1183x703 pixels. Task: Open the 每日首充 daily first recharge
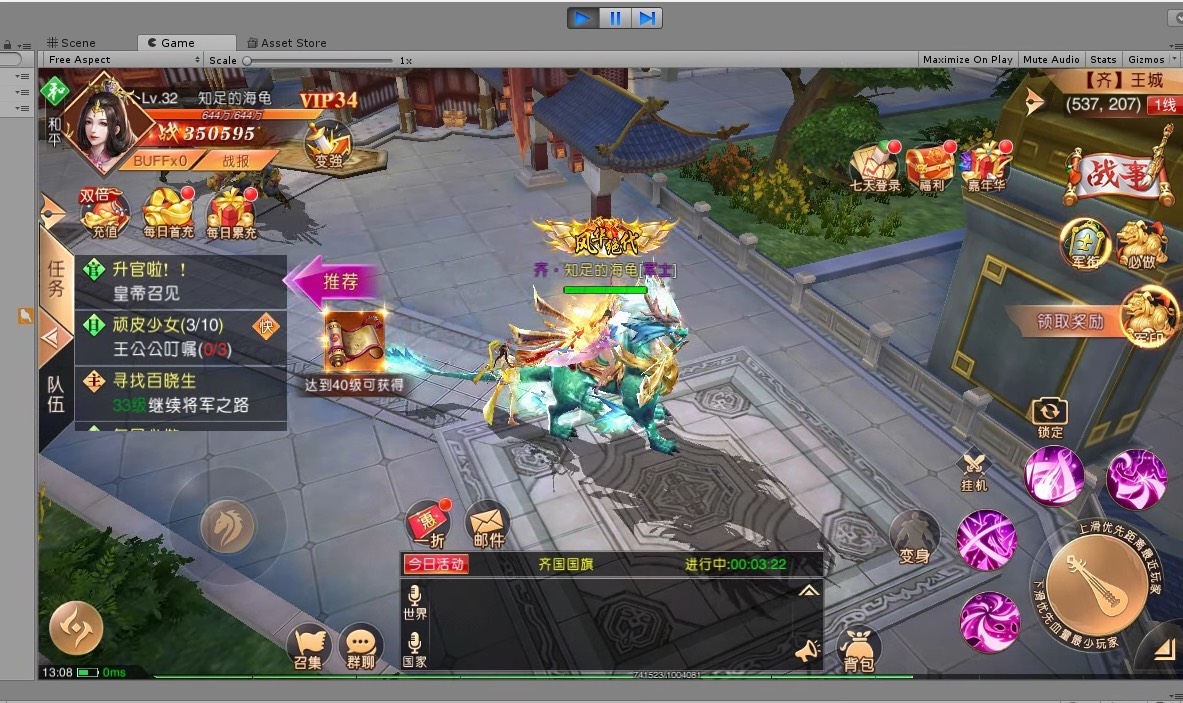(x=168, y=213)
